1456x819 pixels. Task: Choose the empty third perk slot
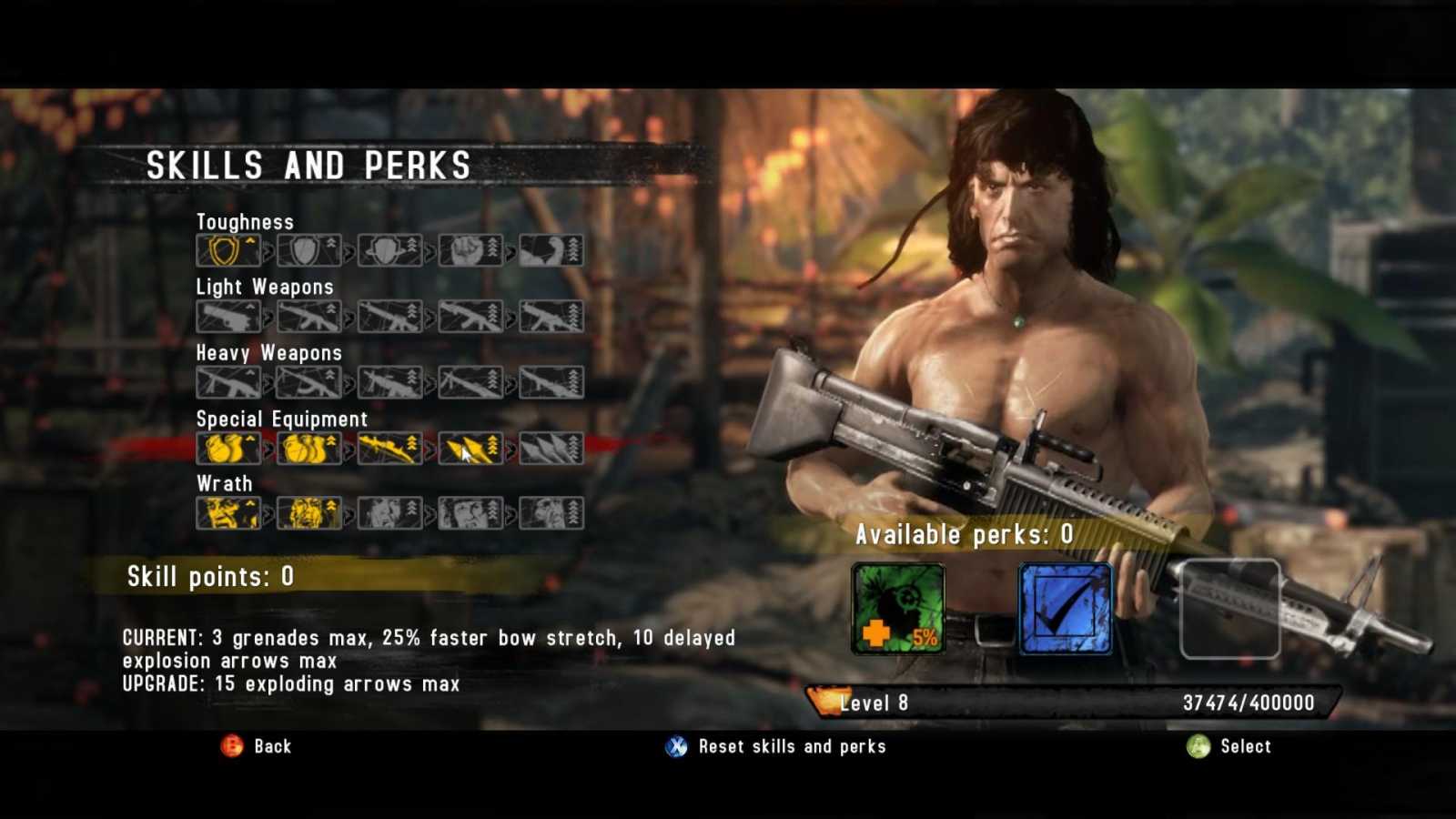click(x=1229, y=608)
